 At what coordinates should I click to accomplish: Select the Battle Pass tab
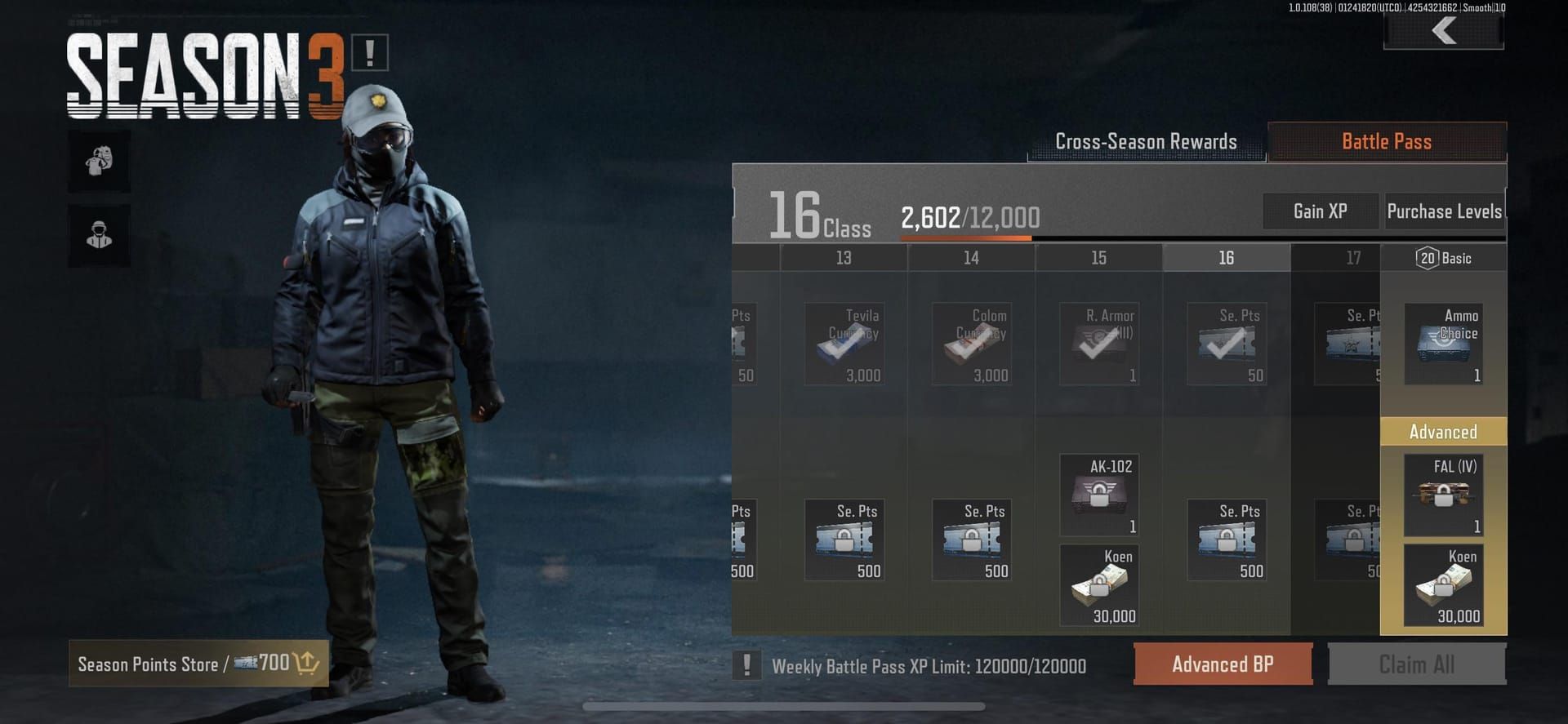tap(1386, 141)
